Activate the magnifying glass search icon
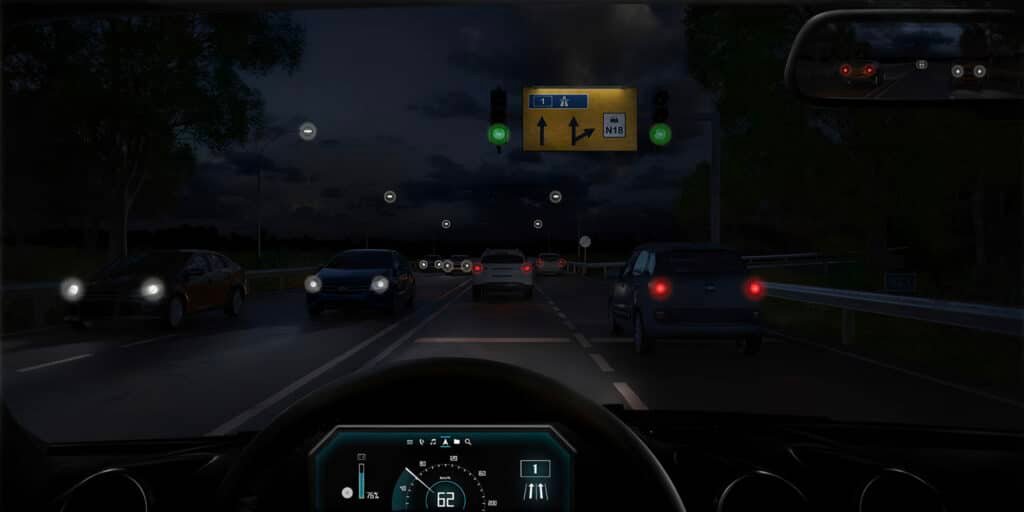 (x=468, y=442)
